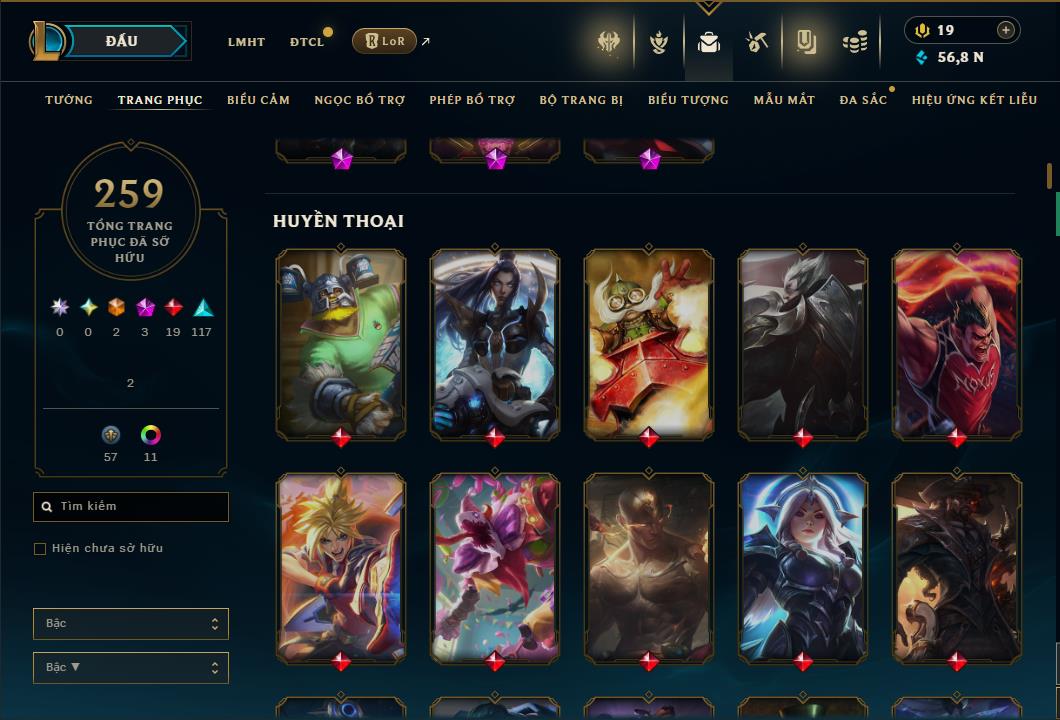The width and height of the screenshot is (1060, 720).
Task: Open the LMHT home tab
Action: pyautogui.click(x=246, y=42)
